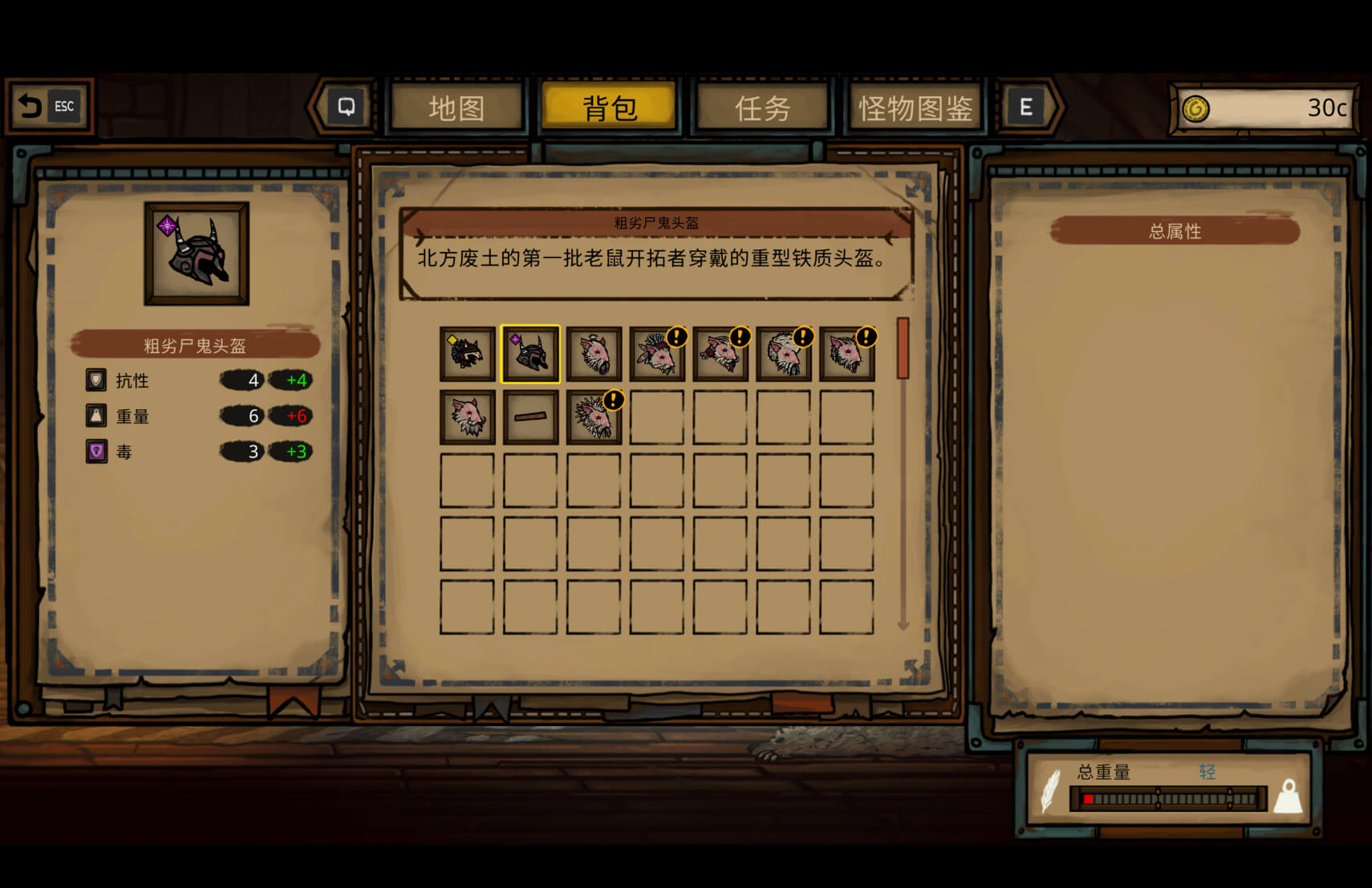Click the 毒 poison stat icon

point(95,452)
